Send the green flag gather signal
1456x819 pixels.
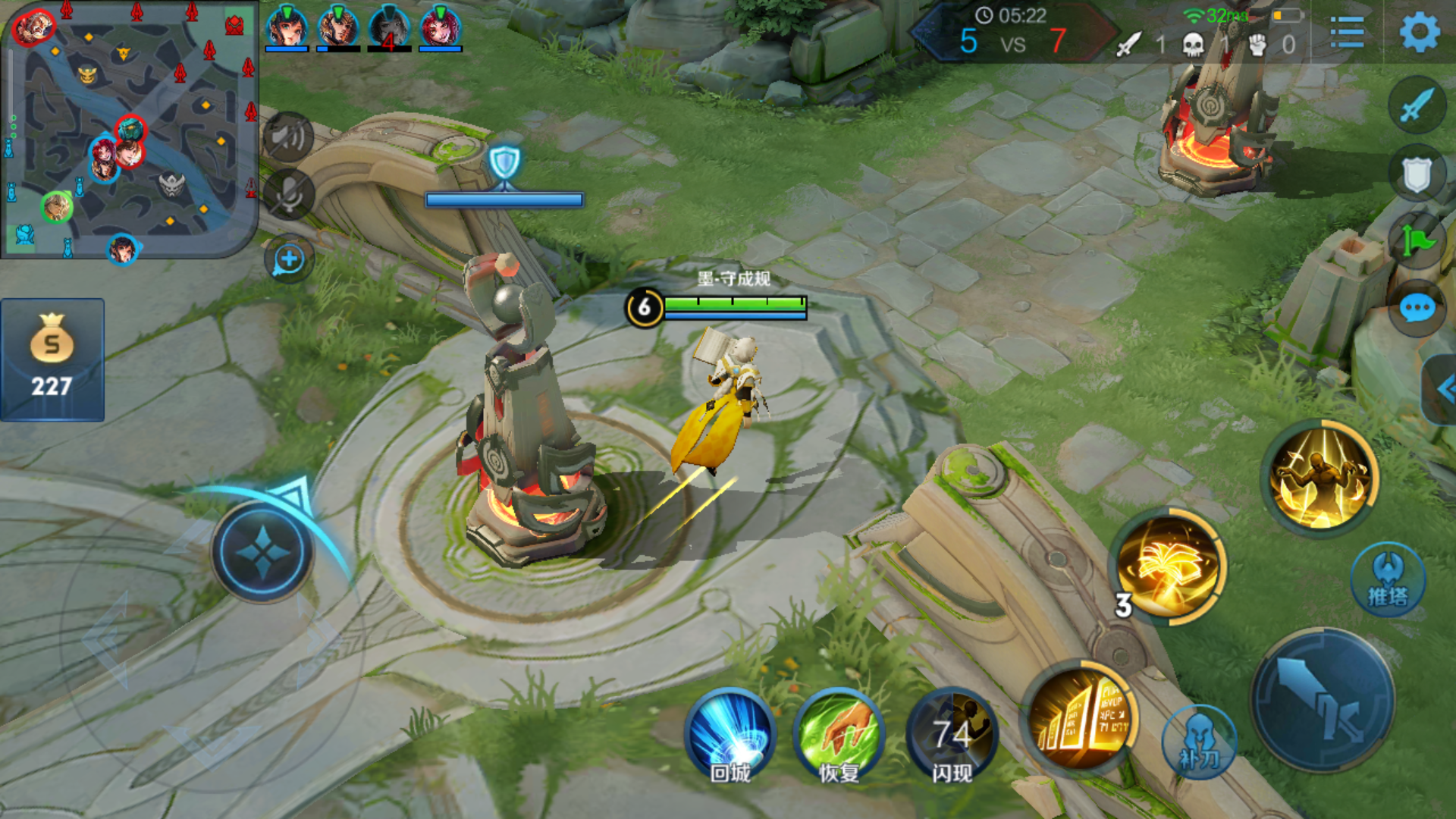(1417, 241)
